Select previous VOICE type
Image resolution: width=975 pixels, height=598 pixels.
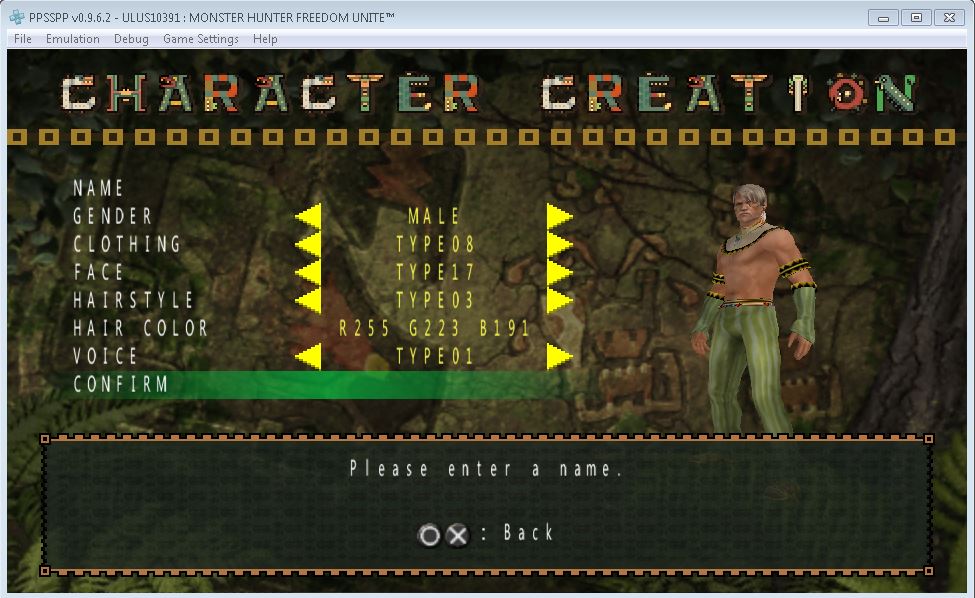tap(308, 356)
